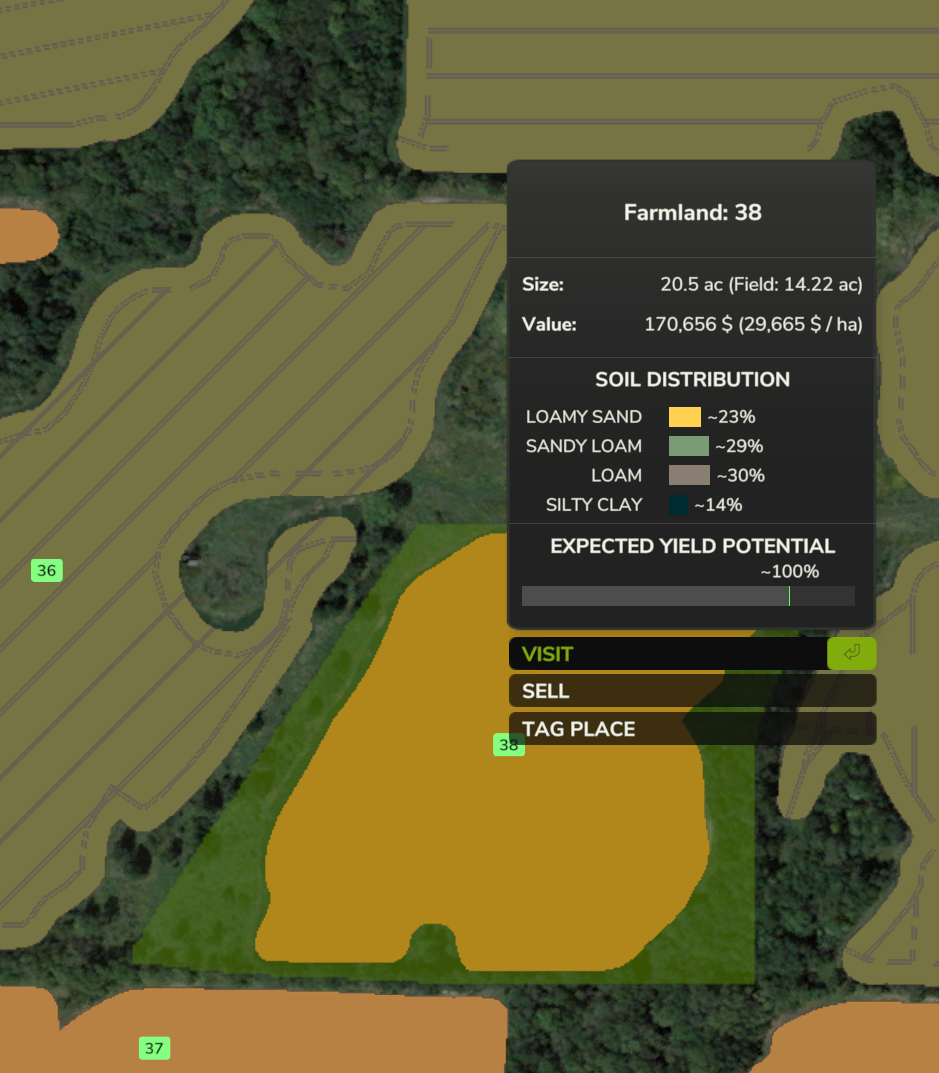Click the TAG PLACE option
The height and width of the screenshot is (1073, 939).
click(692, 729)
